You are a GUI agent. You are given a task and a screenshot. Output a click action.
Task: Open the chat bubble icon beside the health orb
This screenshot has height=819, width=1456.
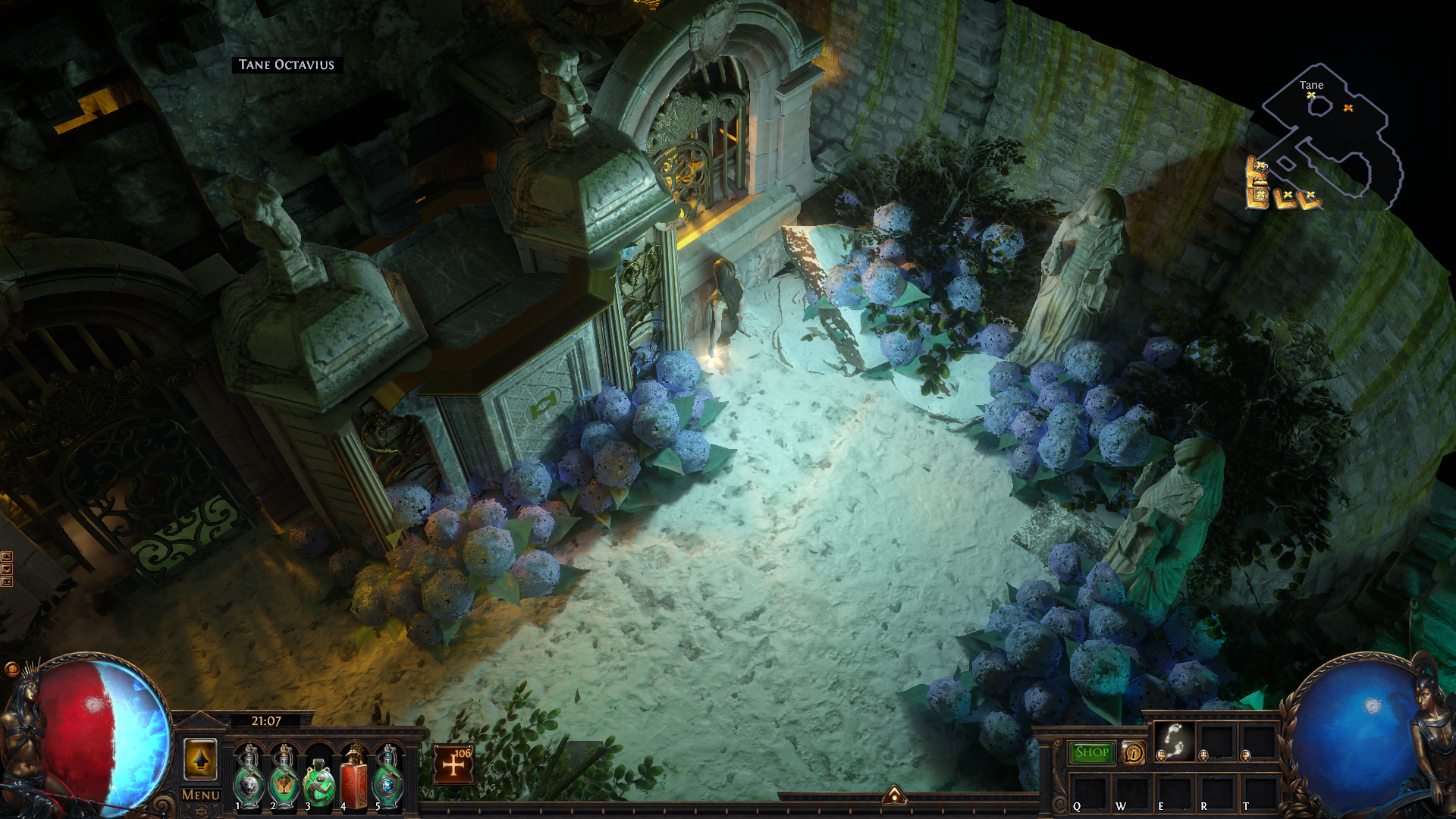click(x=11, y=669)
